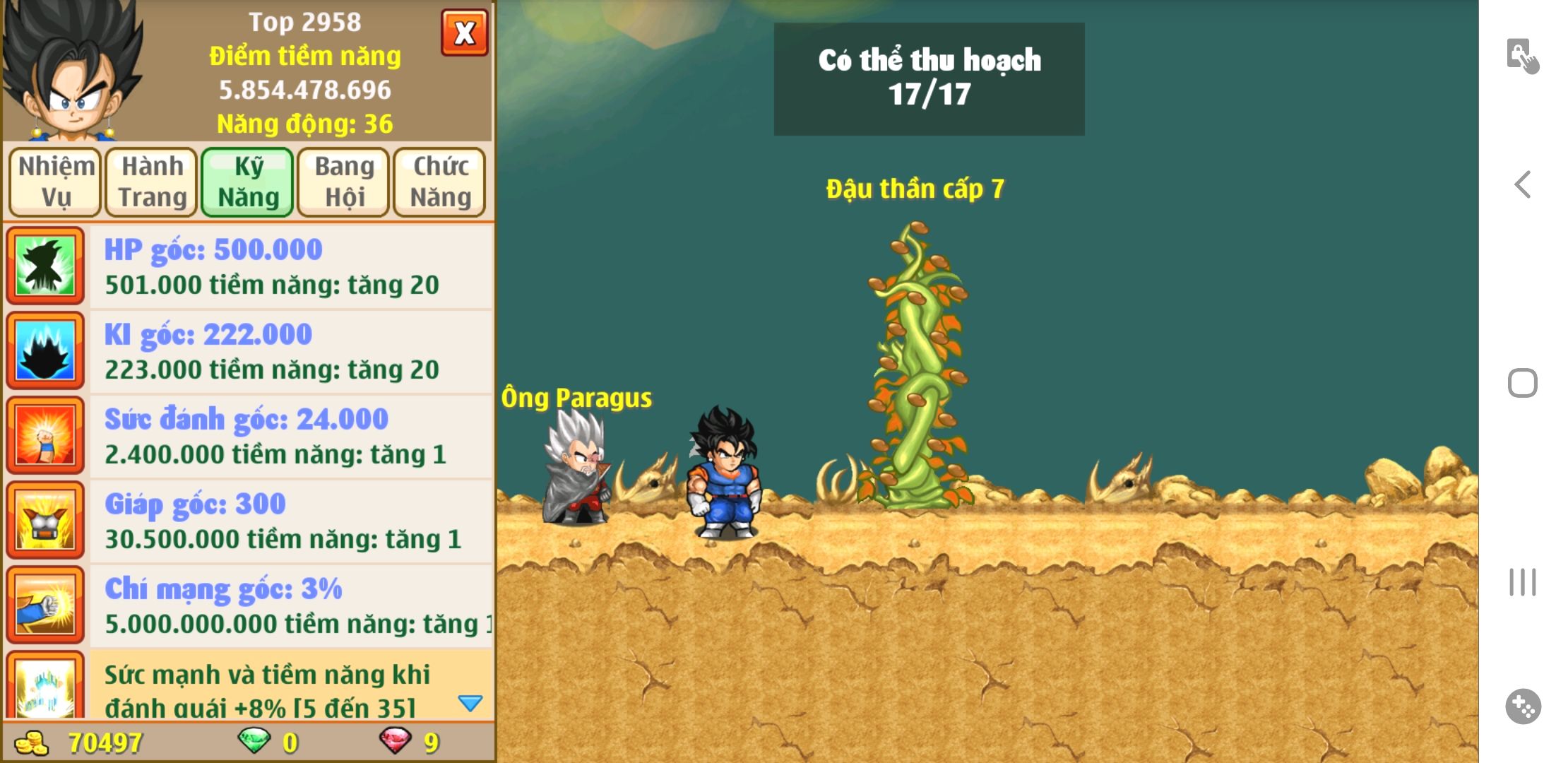
Task: Tap the Android back navigation arrow
Action: pos(1523,185)
